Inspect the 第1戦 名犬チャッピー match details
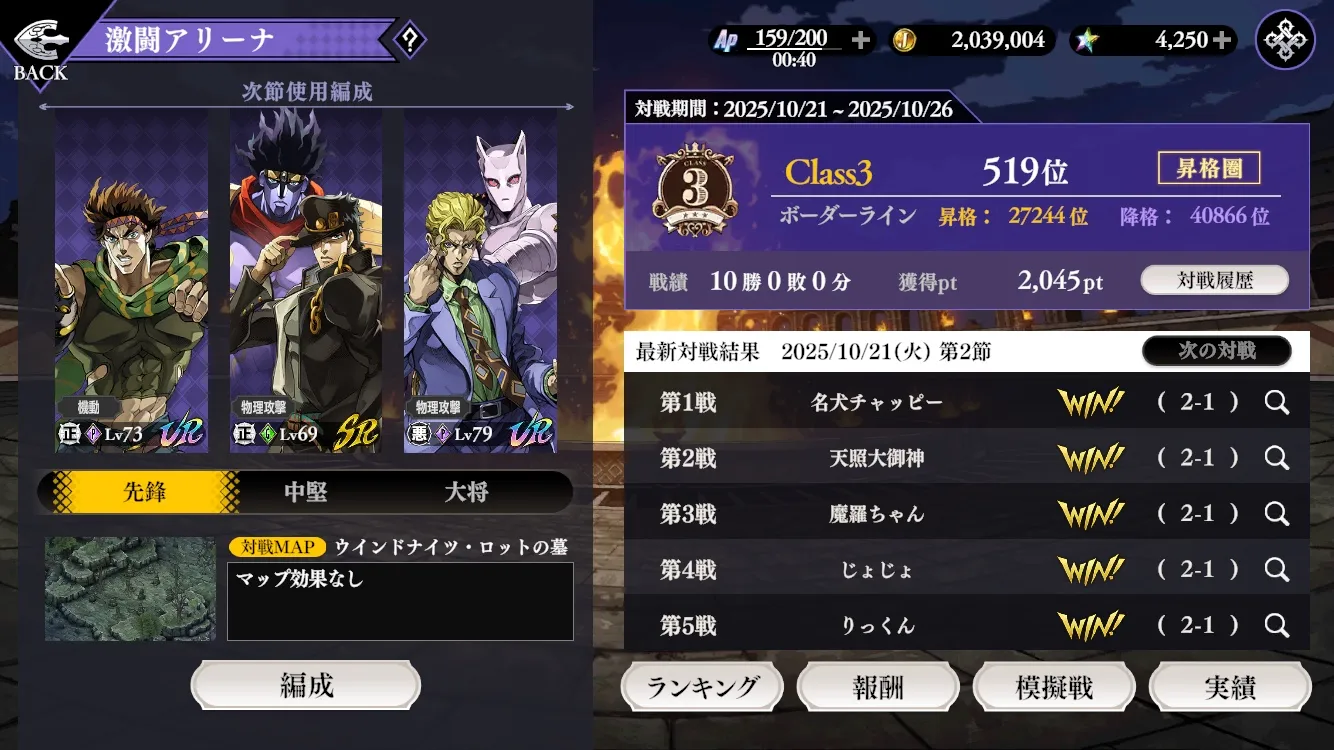Screen dimensions: 1334x750 pyautogui.click(x=1276, y=402)
